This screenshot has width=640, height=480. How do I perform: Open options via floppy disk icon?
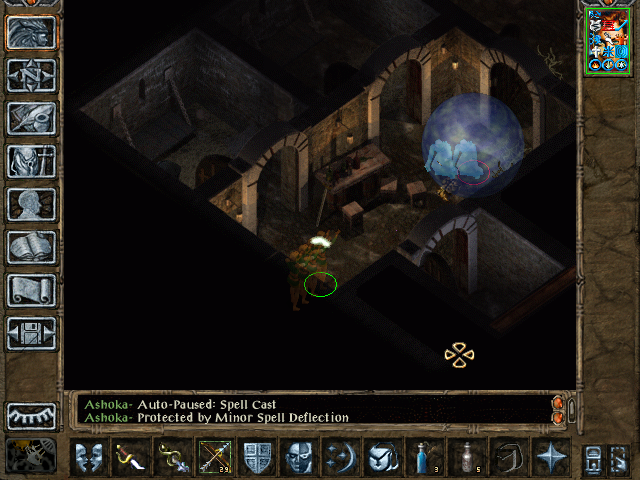pos(32,333)
